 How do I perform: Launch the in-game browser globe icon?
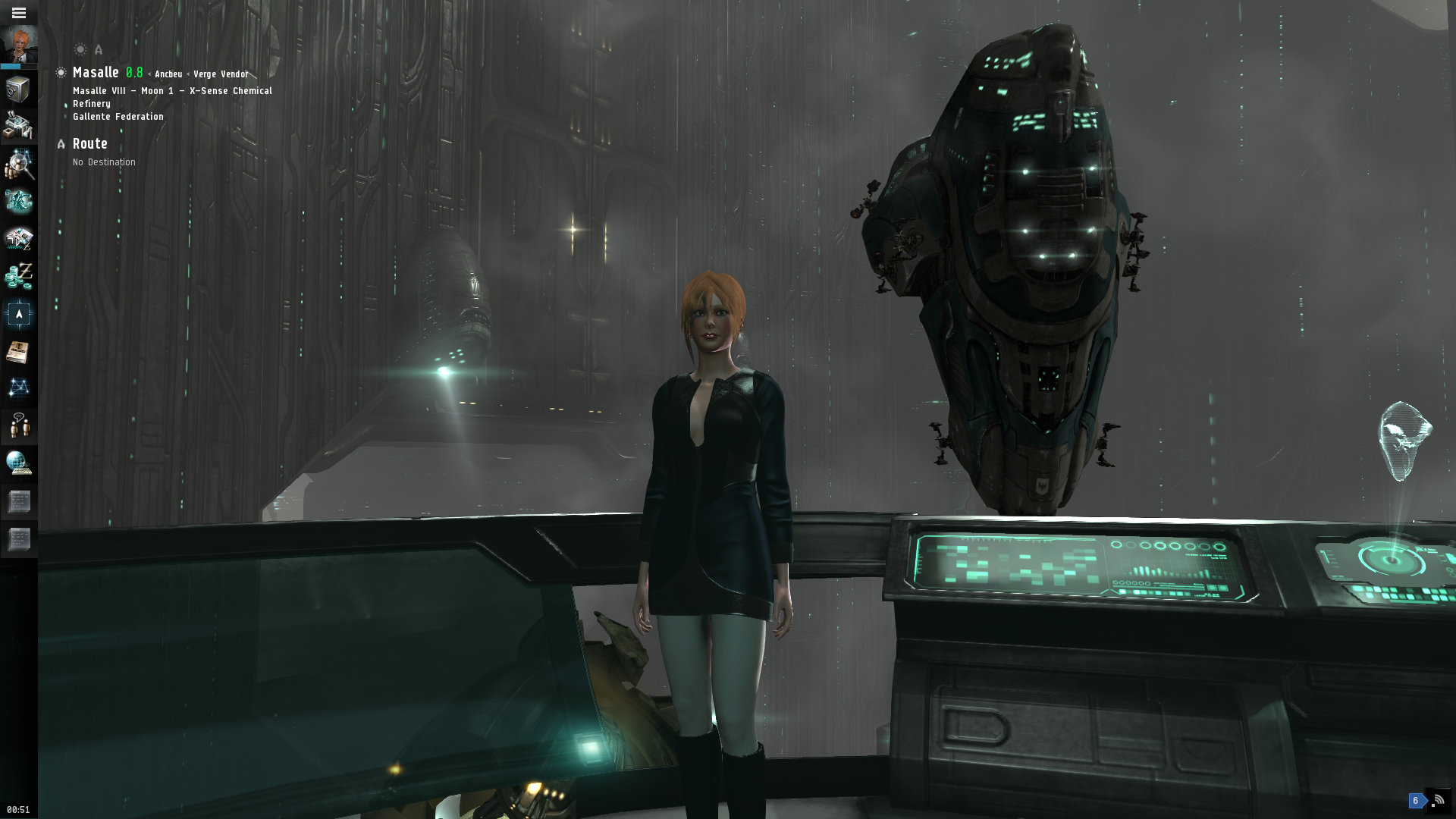[x=18, y=463]
